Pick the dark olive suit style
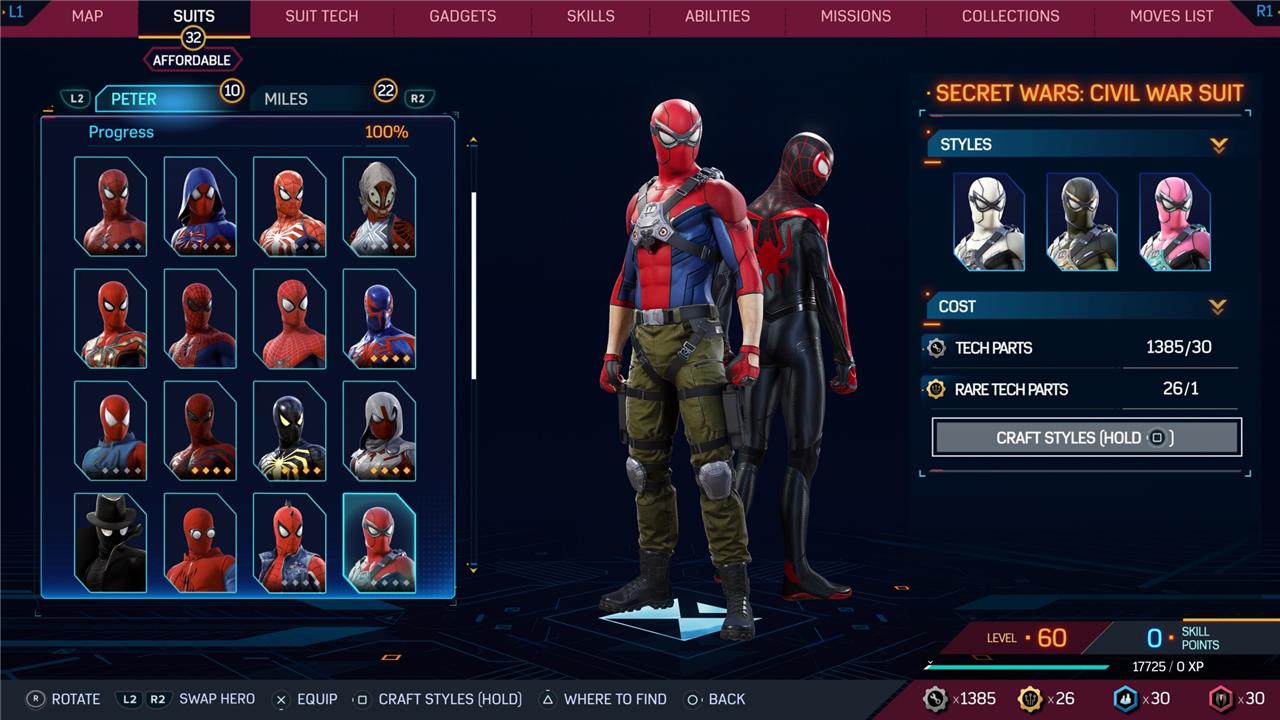The height and width of the screenshot is (720, 1280). [1081, 222]
